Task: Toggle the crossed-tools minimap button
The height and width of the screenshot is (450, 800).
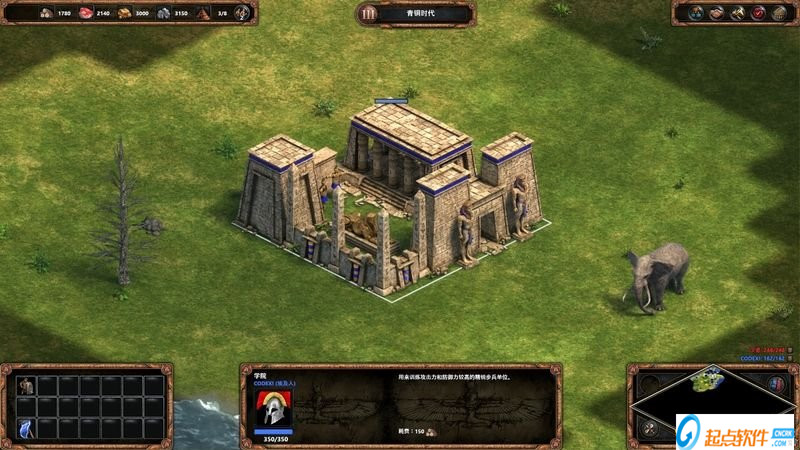Action: [x=649, y=429]
